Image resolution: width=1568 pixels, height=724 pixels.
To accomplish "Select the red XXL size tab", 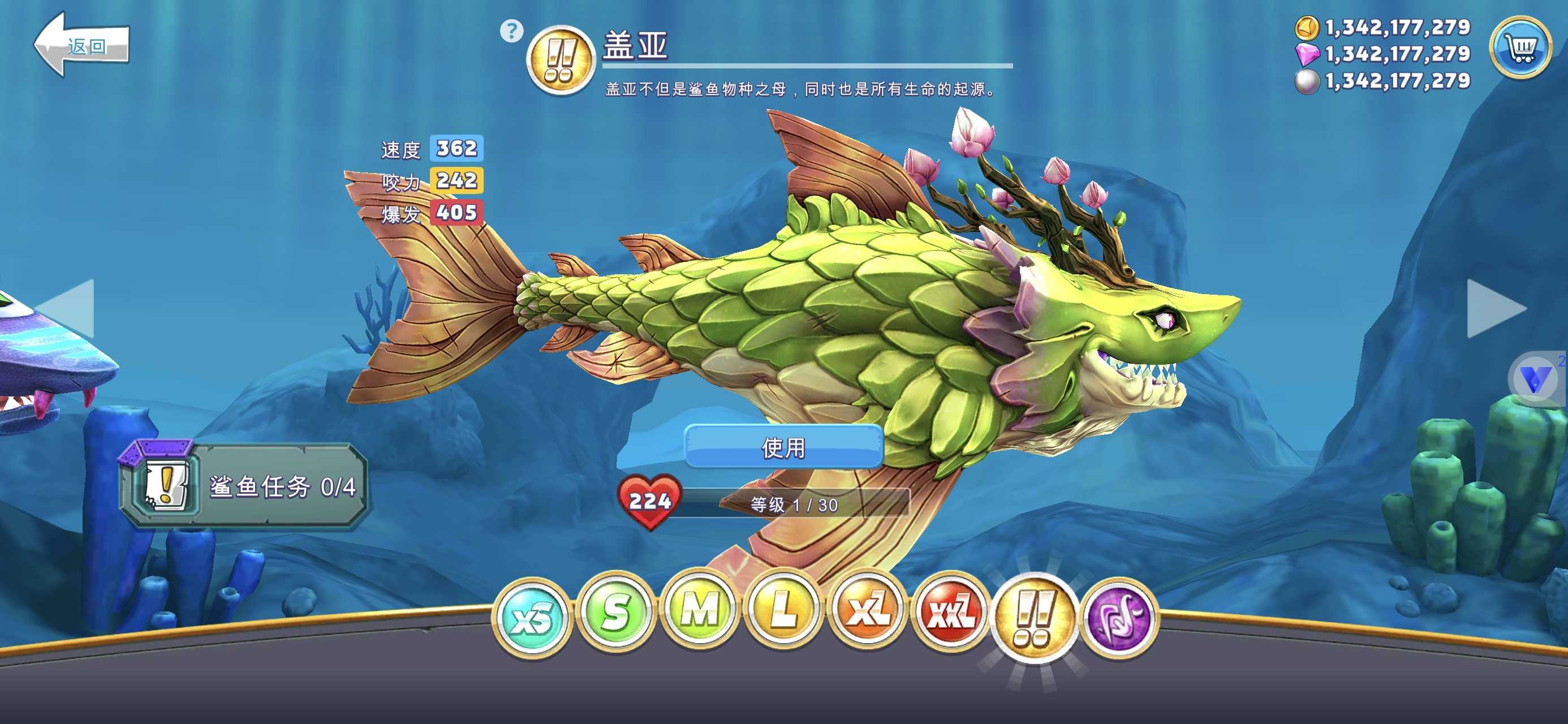I will pyautogui.click(x=950, y=613).
